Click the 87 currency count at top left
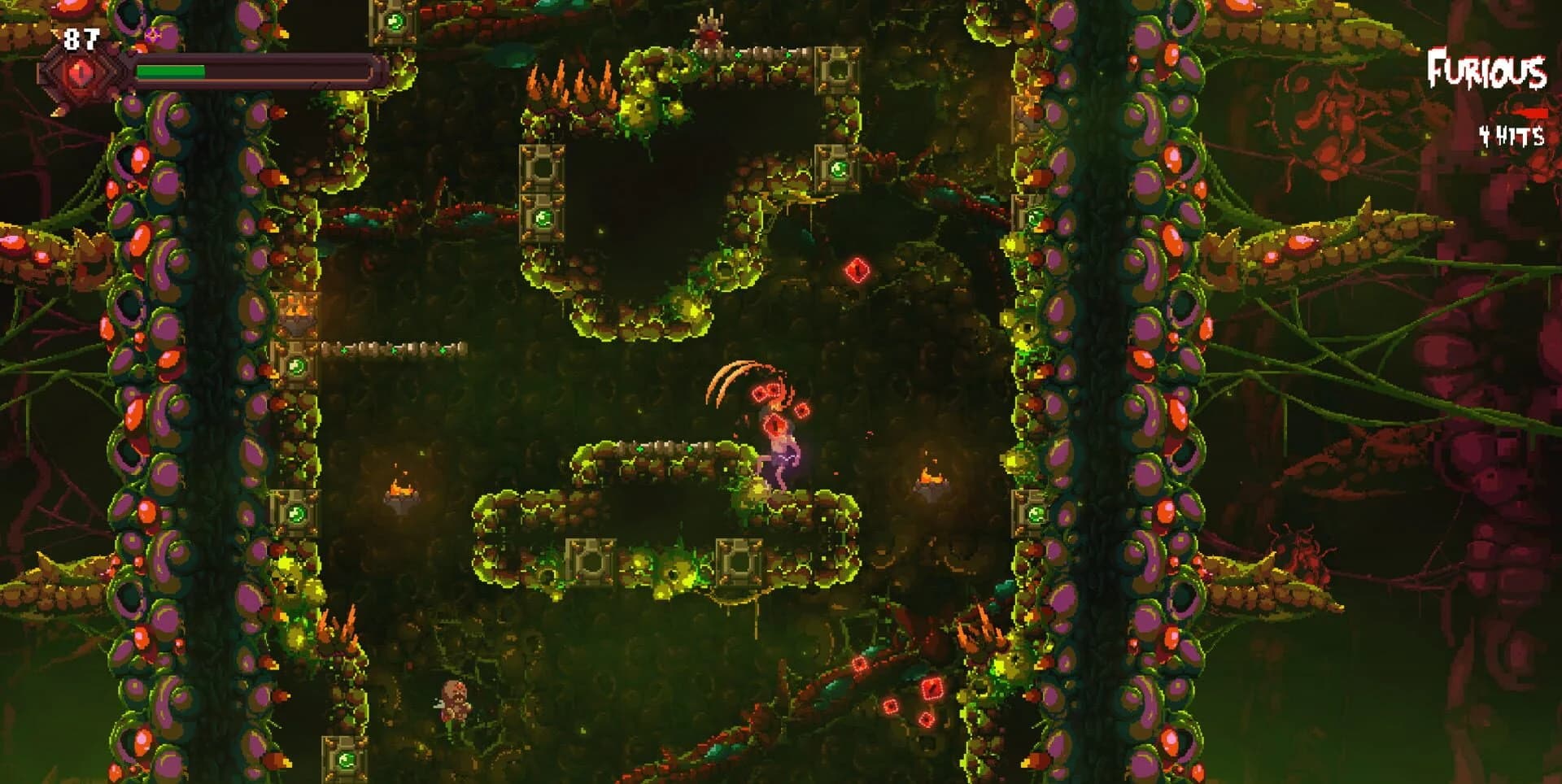This screenshot has height=784, width=1562. [81, 37]
